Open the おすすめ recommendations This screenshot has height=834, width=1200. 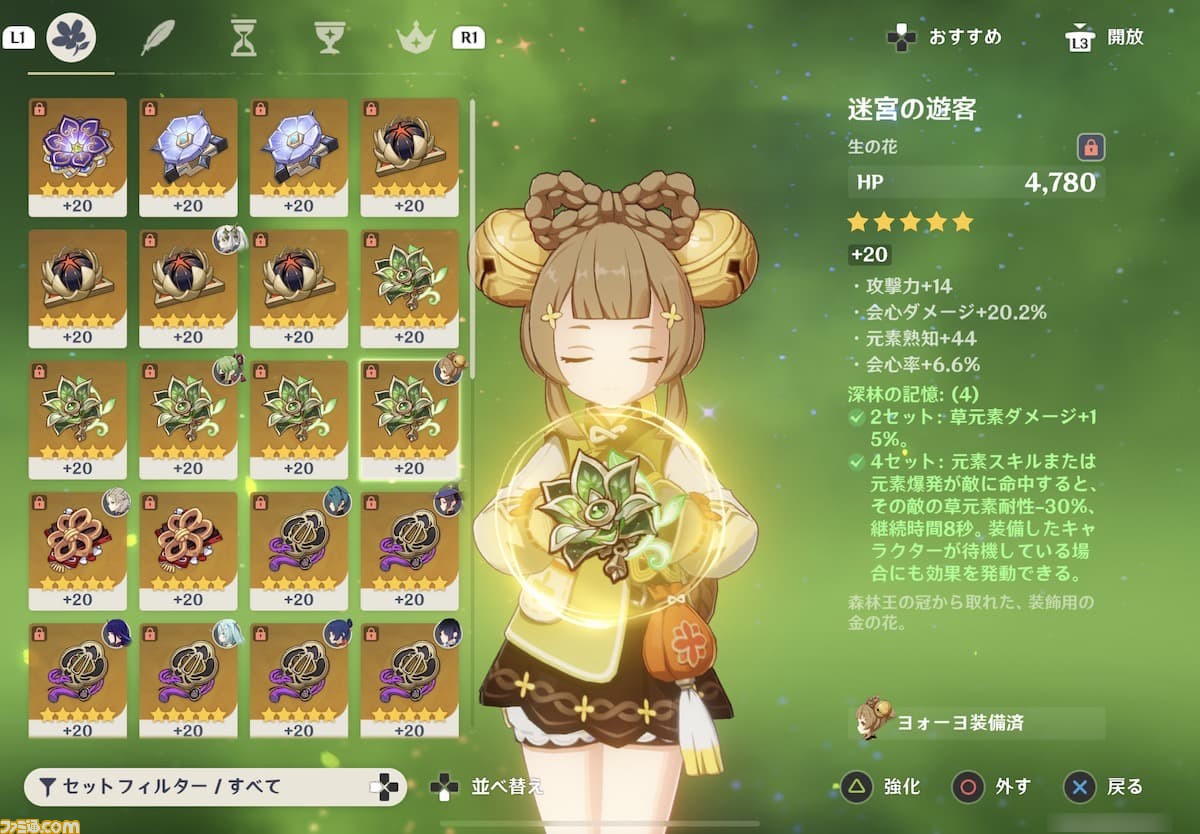tap(945, 38)
